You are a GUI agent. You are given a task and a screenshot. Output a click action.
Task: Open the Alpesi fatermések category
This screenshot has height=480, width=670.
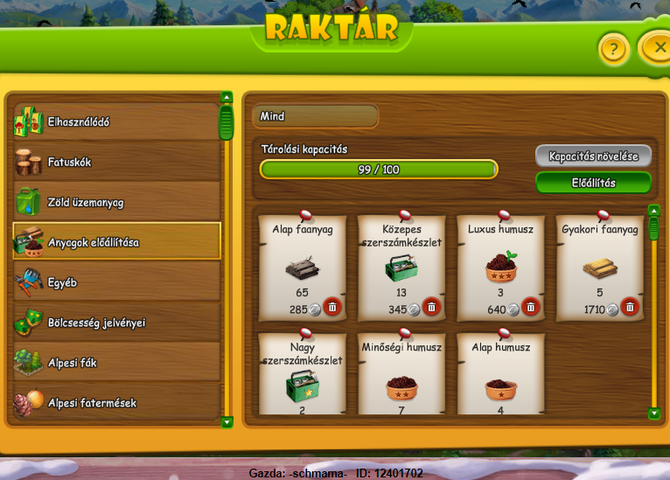click(x=115, y=402)
